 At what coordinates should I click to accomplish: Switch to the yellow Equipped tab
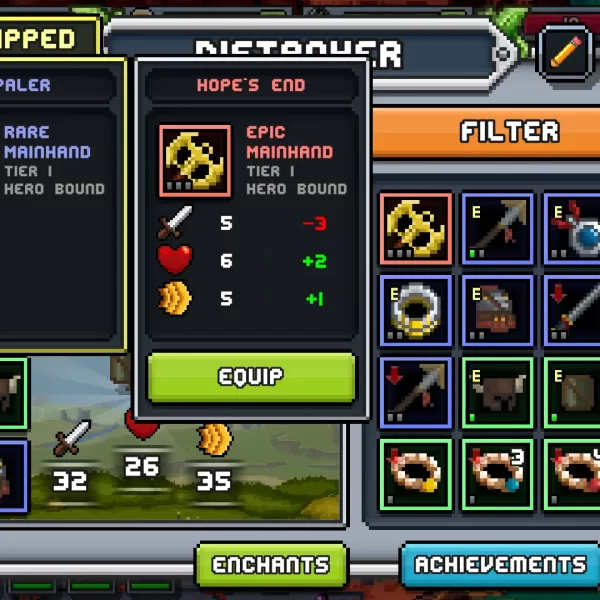point(45,40)
